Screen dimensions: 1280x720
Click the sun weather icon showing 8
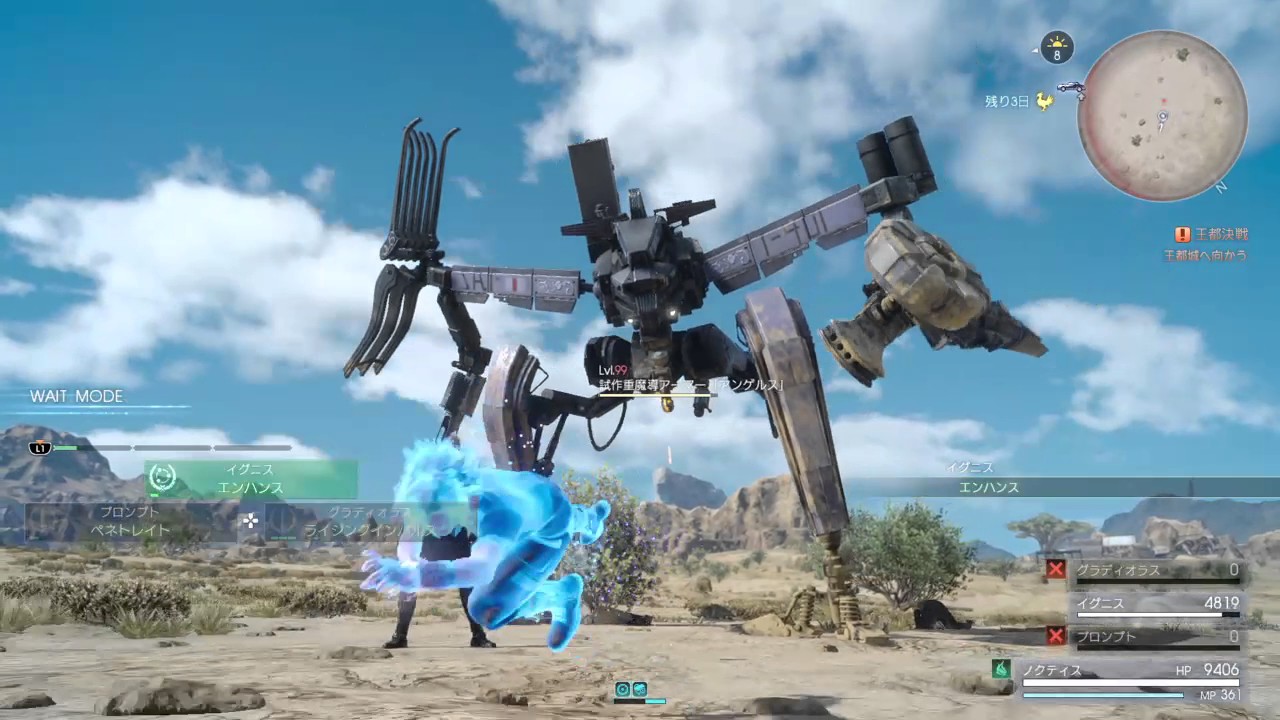(1057, 48)
